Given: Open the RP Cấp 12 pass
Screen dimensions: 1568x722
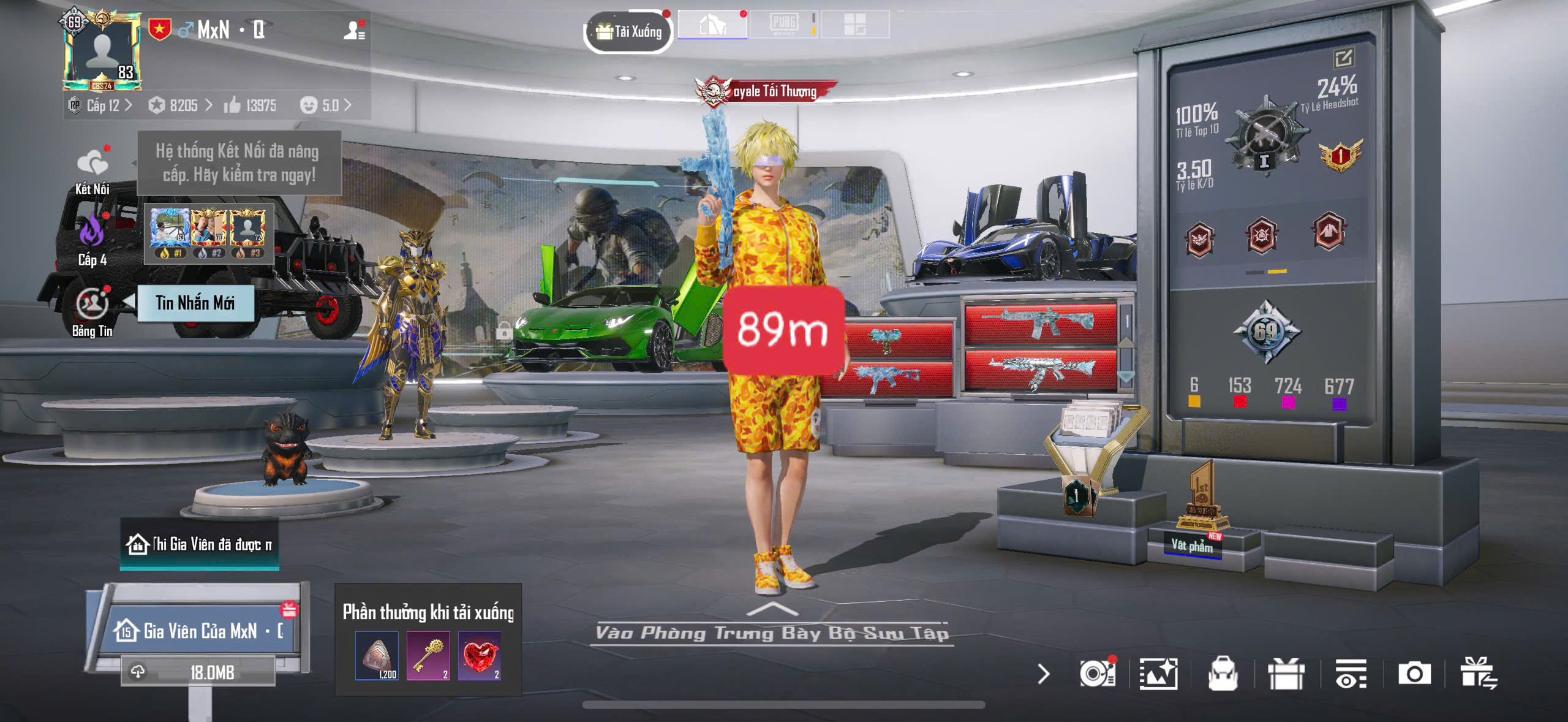Looking at the screenshot, I should (101, 105).
